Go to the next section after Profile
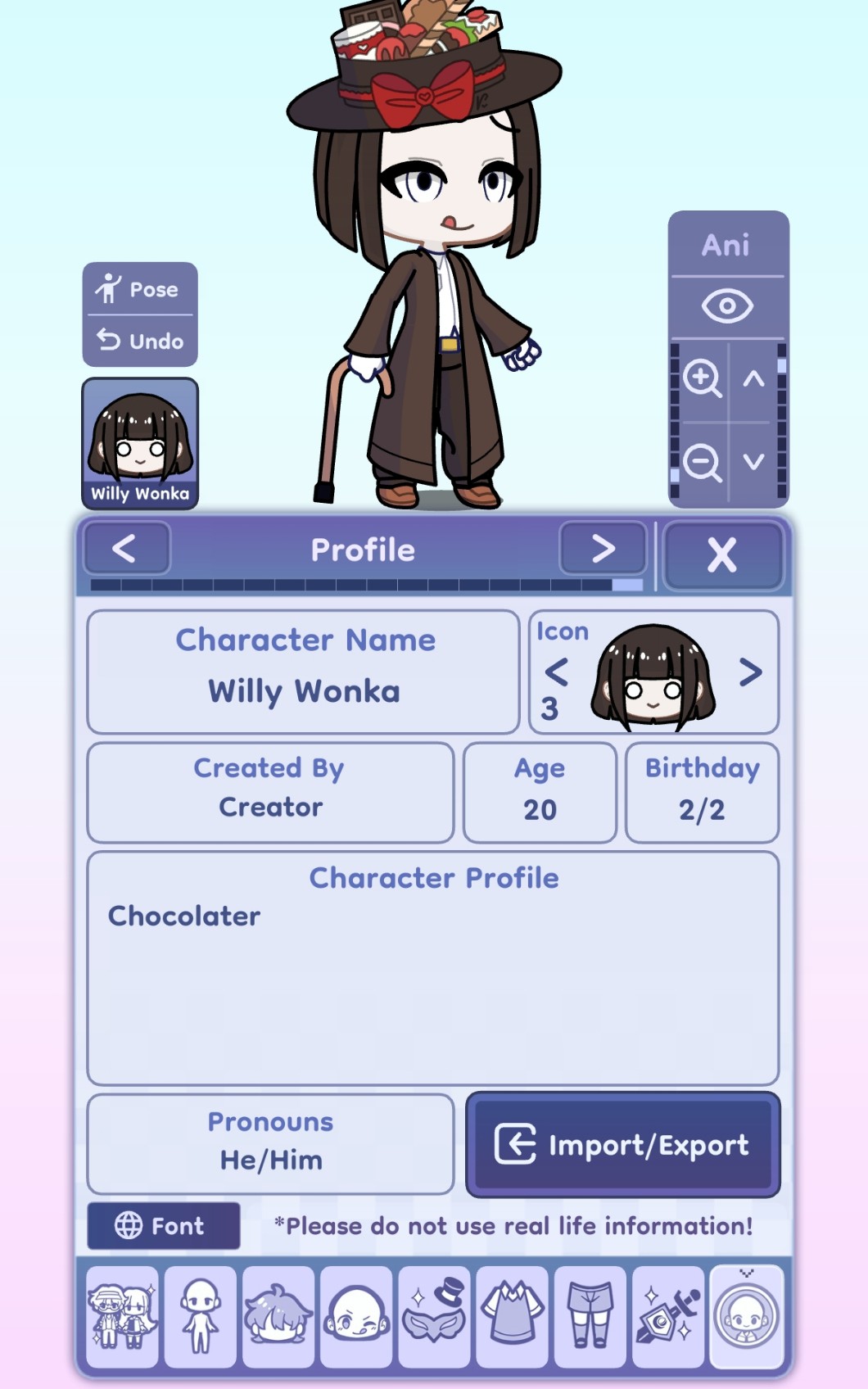 click(603, 549)
